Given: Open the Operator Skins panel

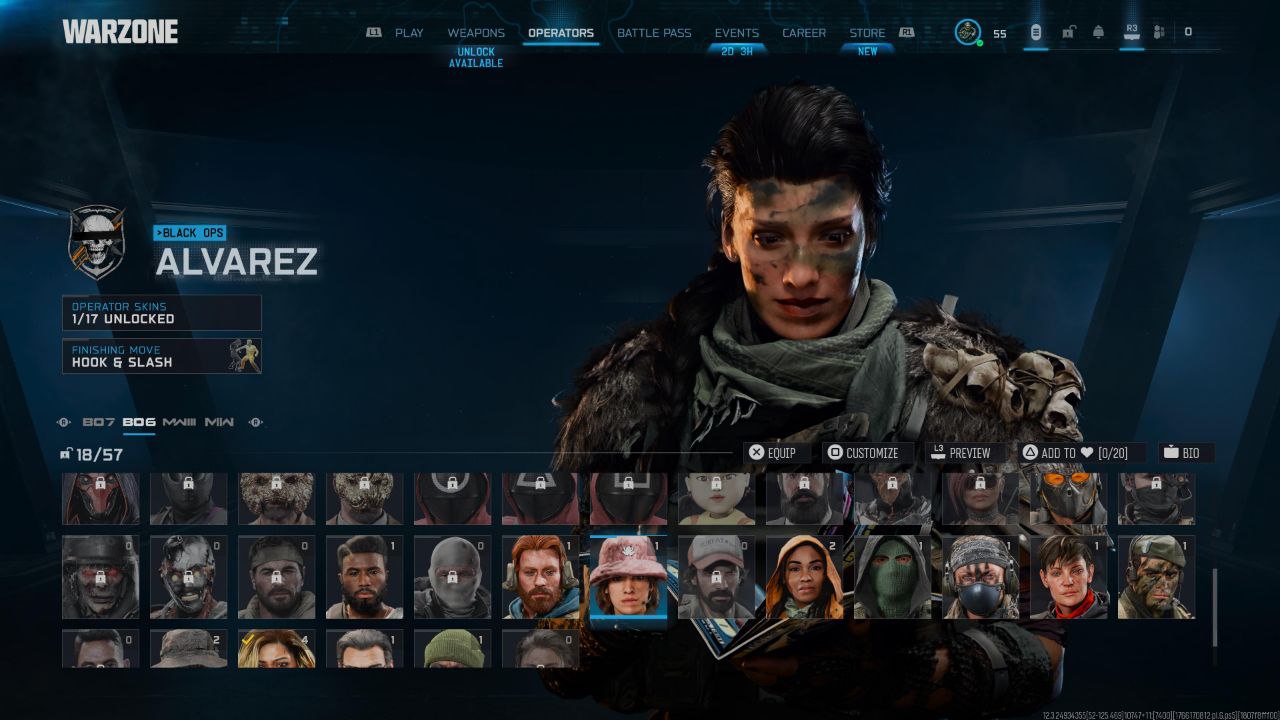Looking at the screenshot, I should pyautogui.click(x=161, y=313).
